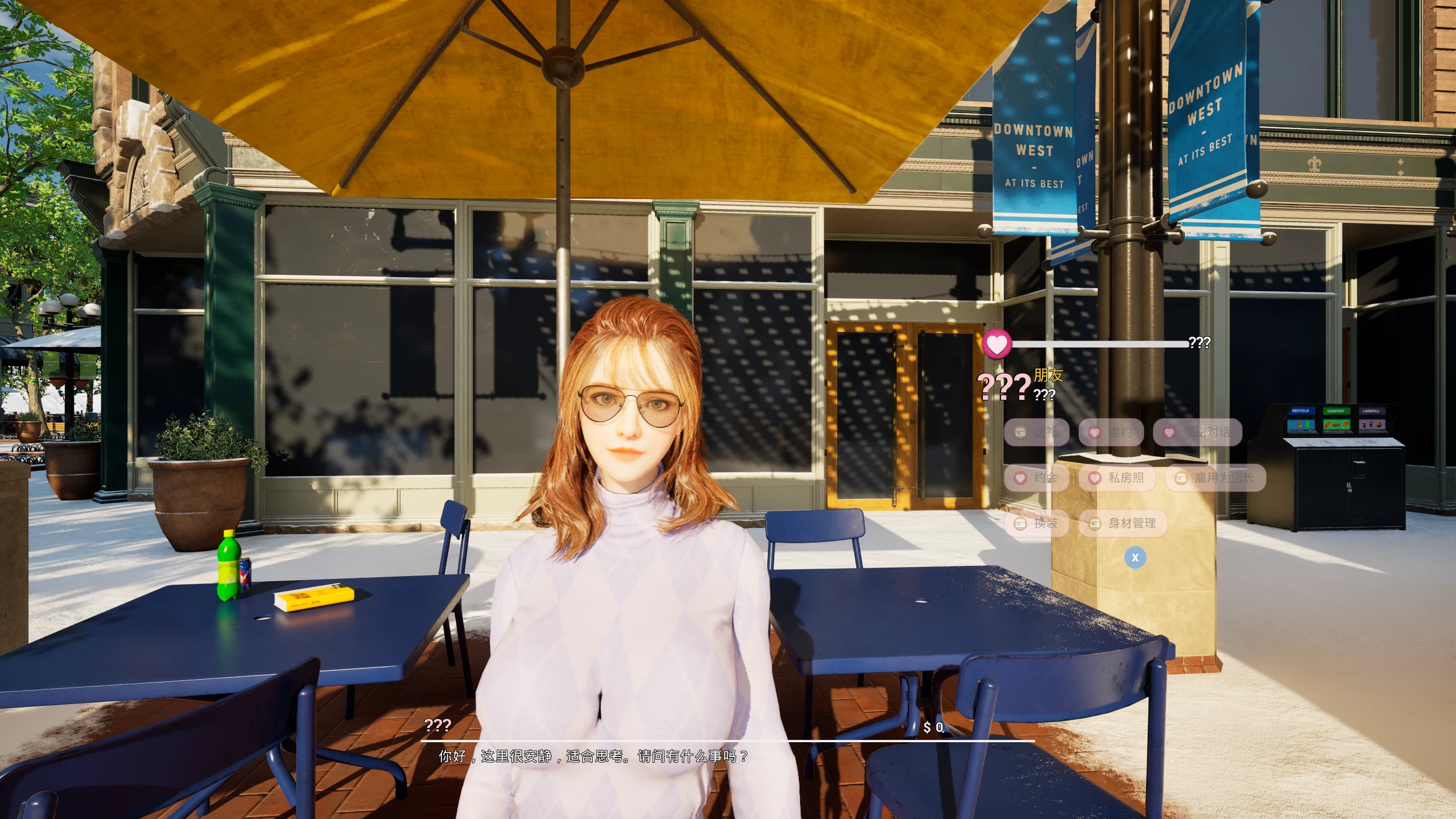Open the 私房照 private photo option
Screen dimensions: 1456x819
[x=1117, y=478]
